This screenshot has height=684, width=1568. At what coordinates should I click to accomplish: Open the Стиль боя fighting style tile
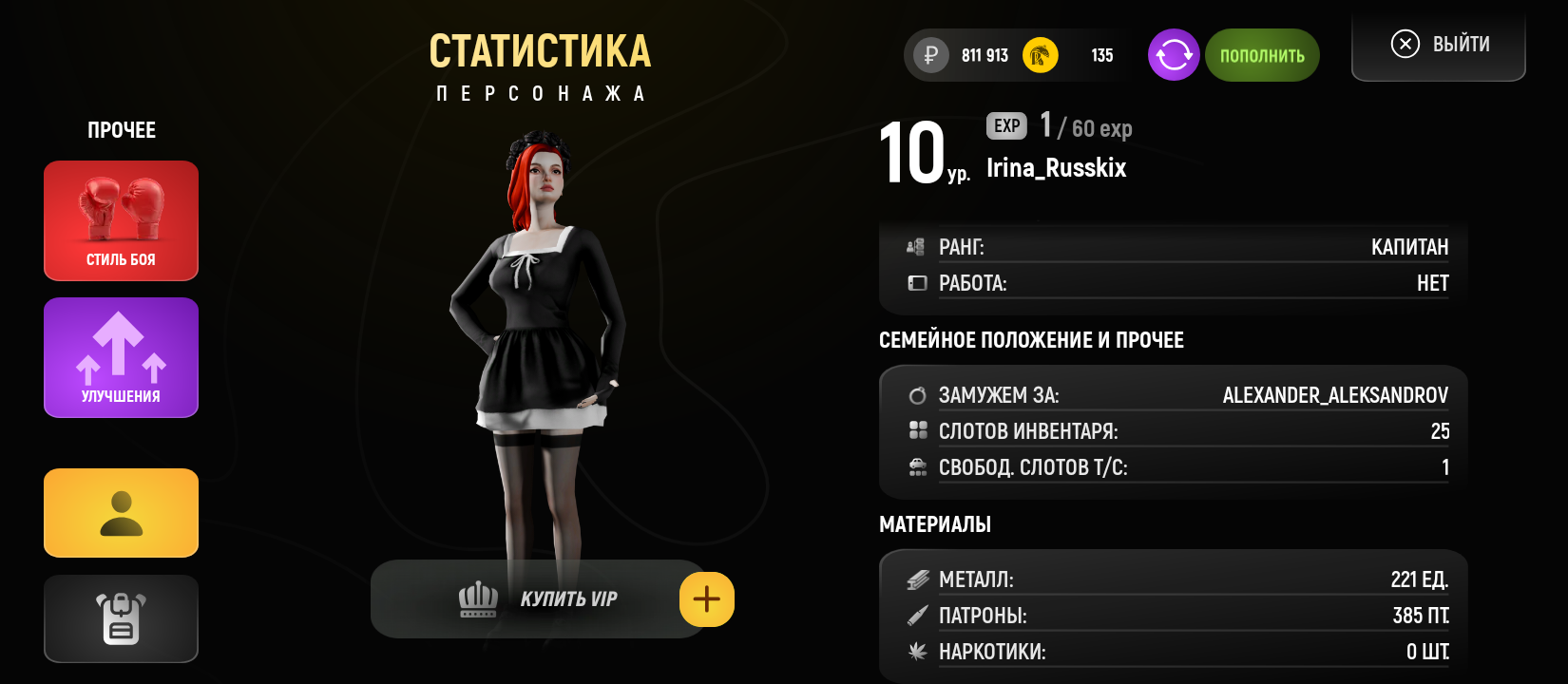[x=121, y=220]
